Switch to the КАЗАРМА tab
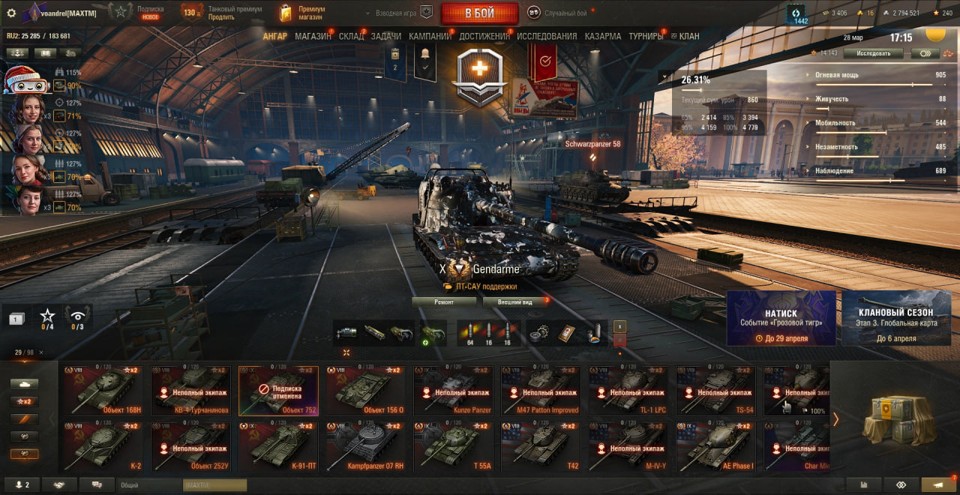This screenshot has height=495, width=960. (603, 37)
